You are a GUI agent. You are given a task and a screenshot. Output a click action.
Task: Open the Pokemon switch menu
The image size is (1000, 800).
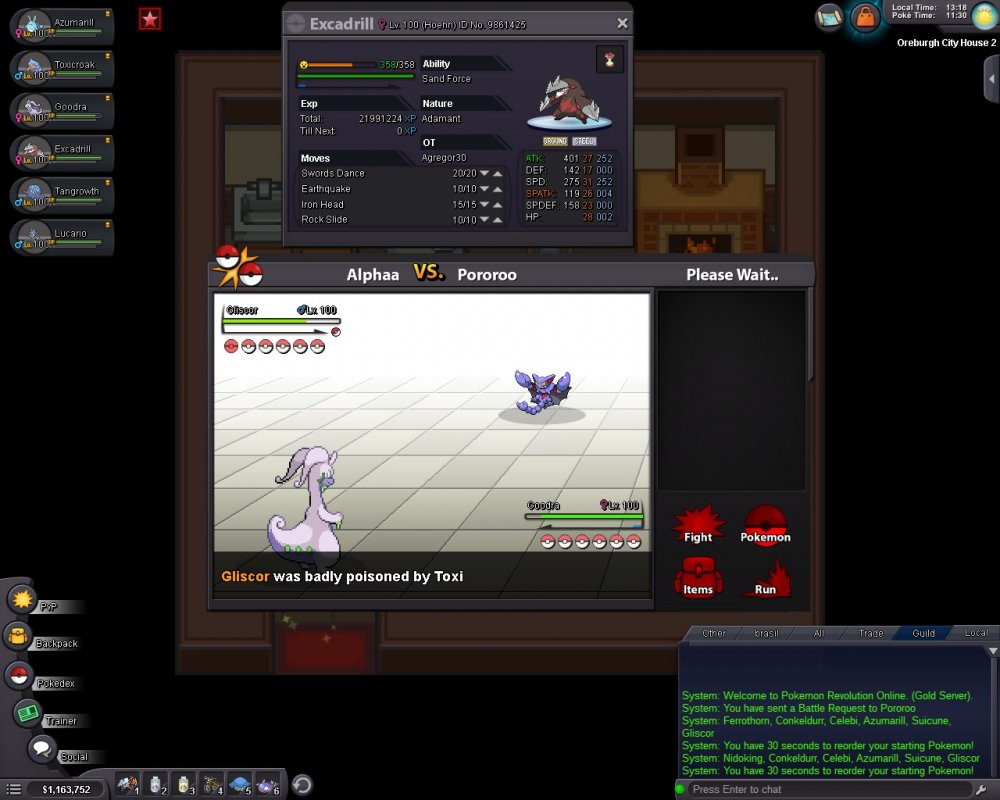[x=765, y=525]
